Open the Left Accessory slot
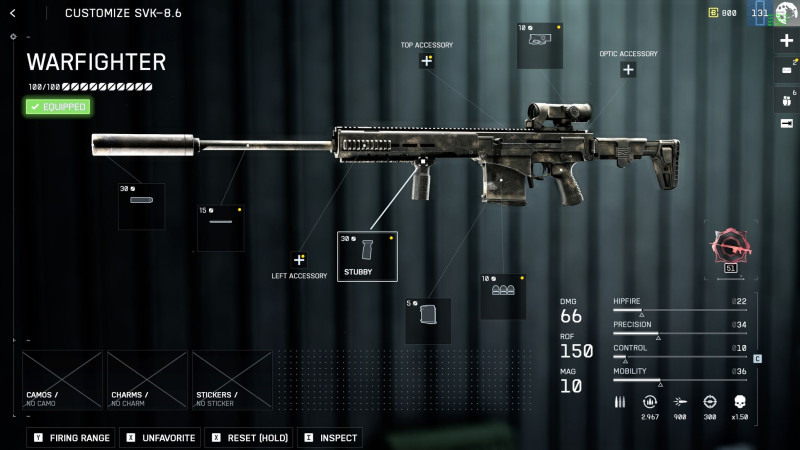 tap(298, 259)
